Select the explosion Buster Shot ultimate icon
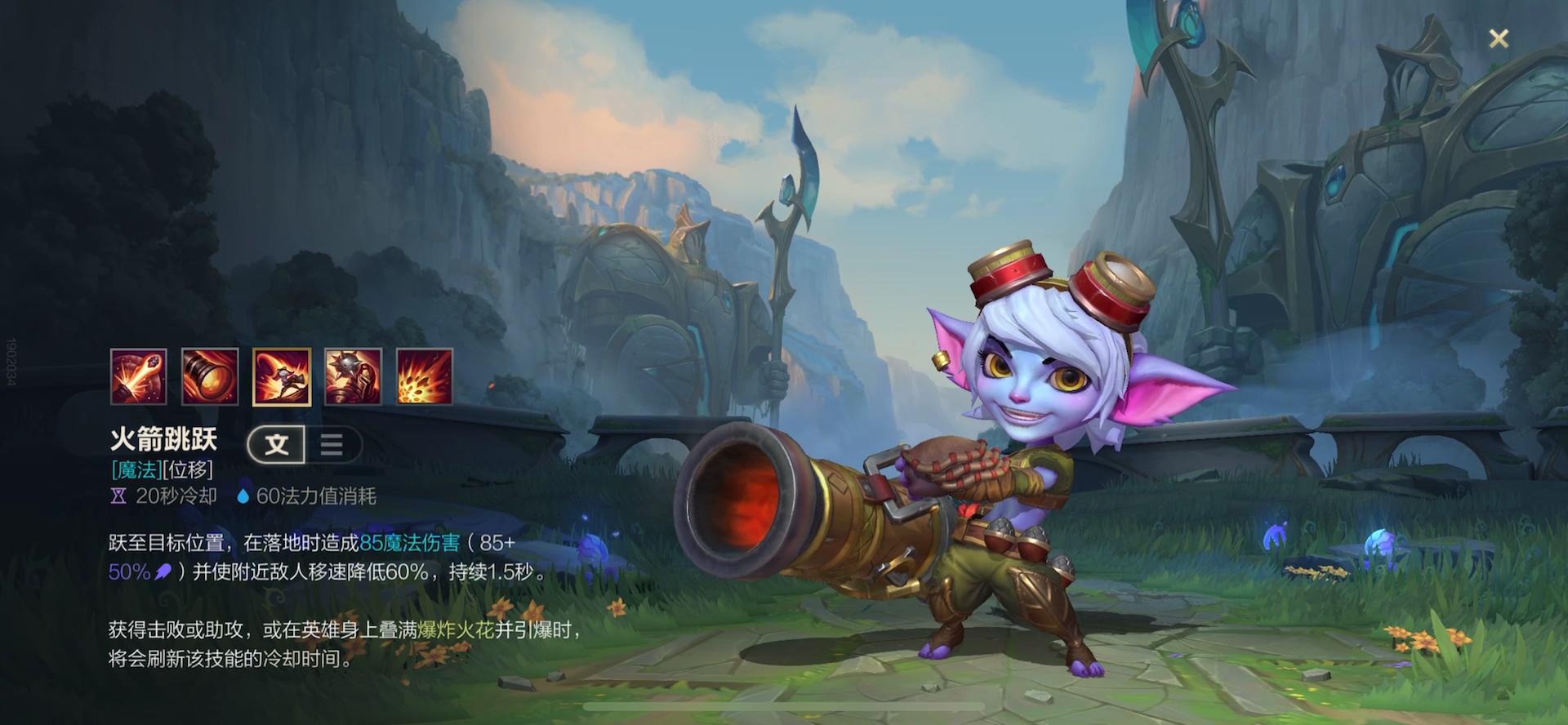The width and height of the screenshot is (1568, 725). [425, 376]
